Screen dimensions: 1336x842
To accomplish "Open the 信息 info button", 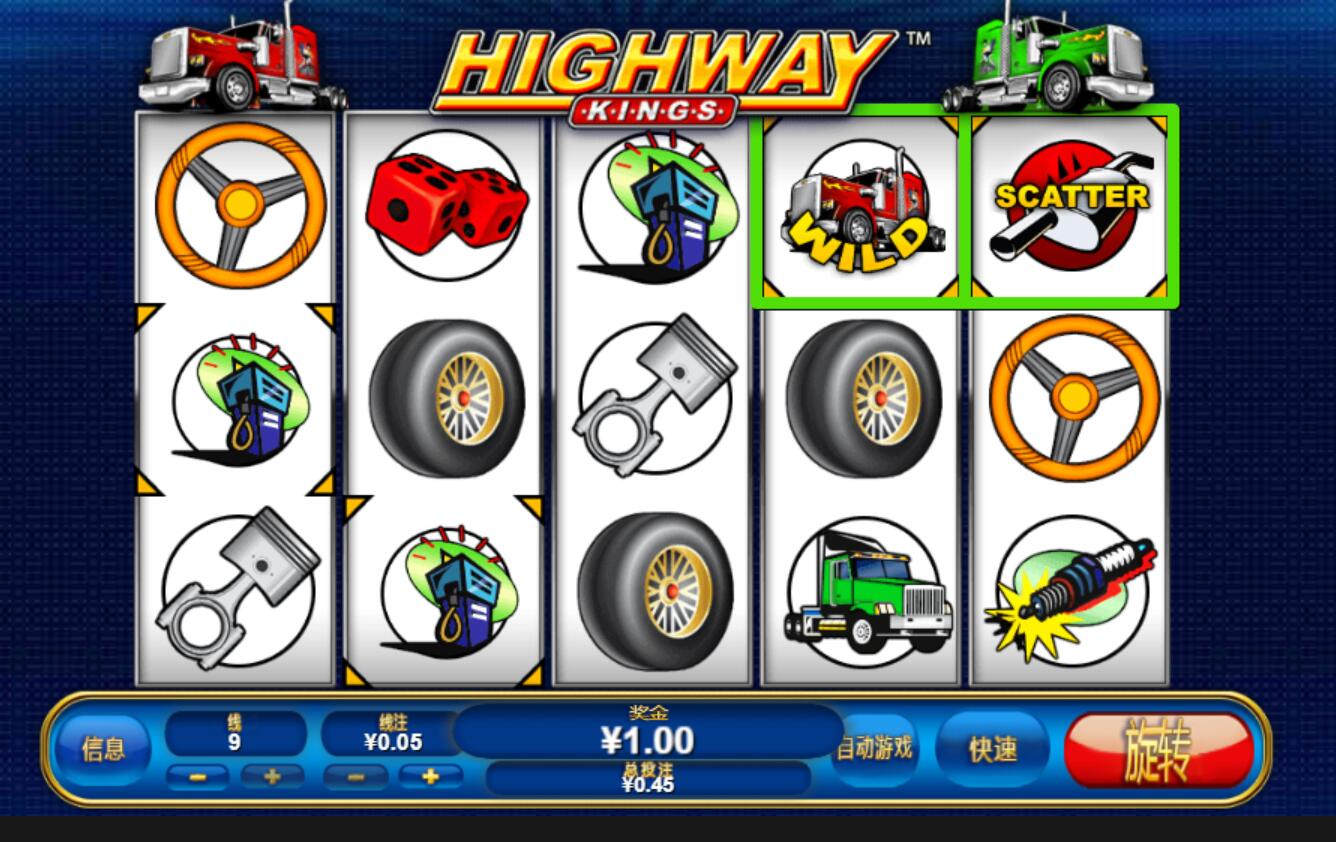I will [103, 749].
